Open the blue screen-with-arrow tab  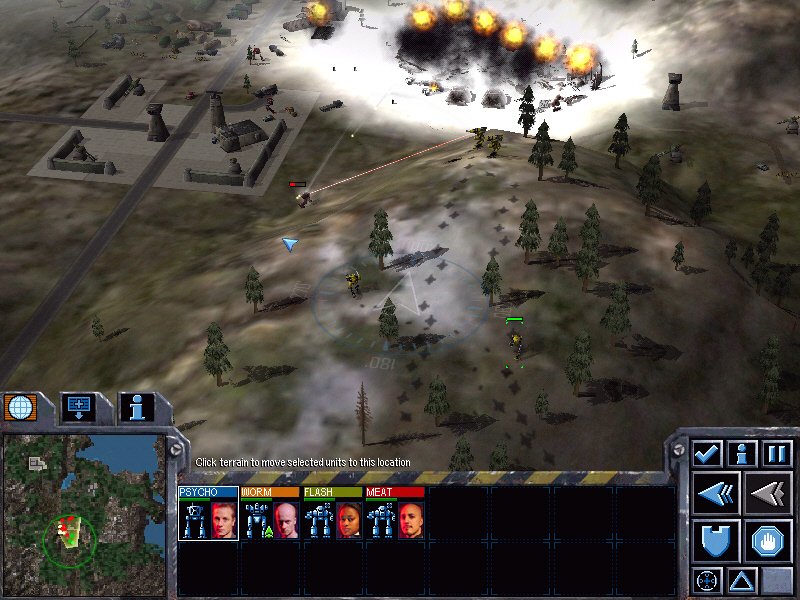(78, 407)
